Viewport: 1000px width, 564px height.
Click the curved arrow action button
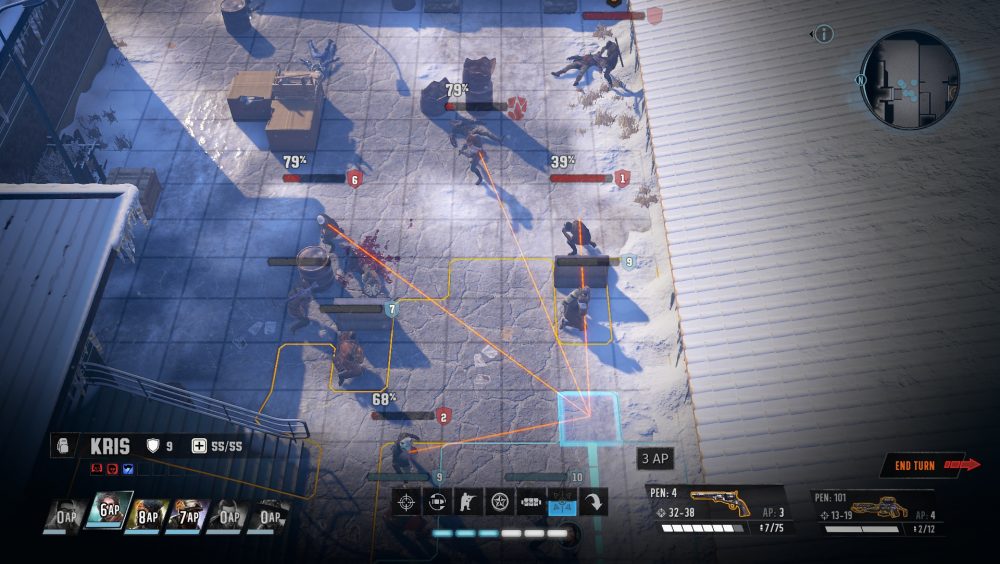[x=593, y=502]
